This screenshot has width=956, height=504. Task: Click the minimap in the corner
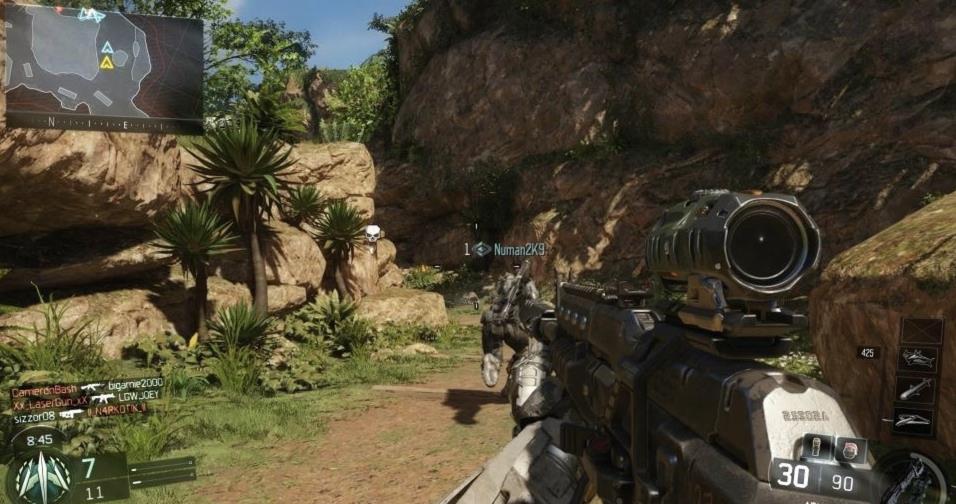103,58
